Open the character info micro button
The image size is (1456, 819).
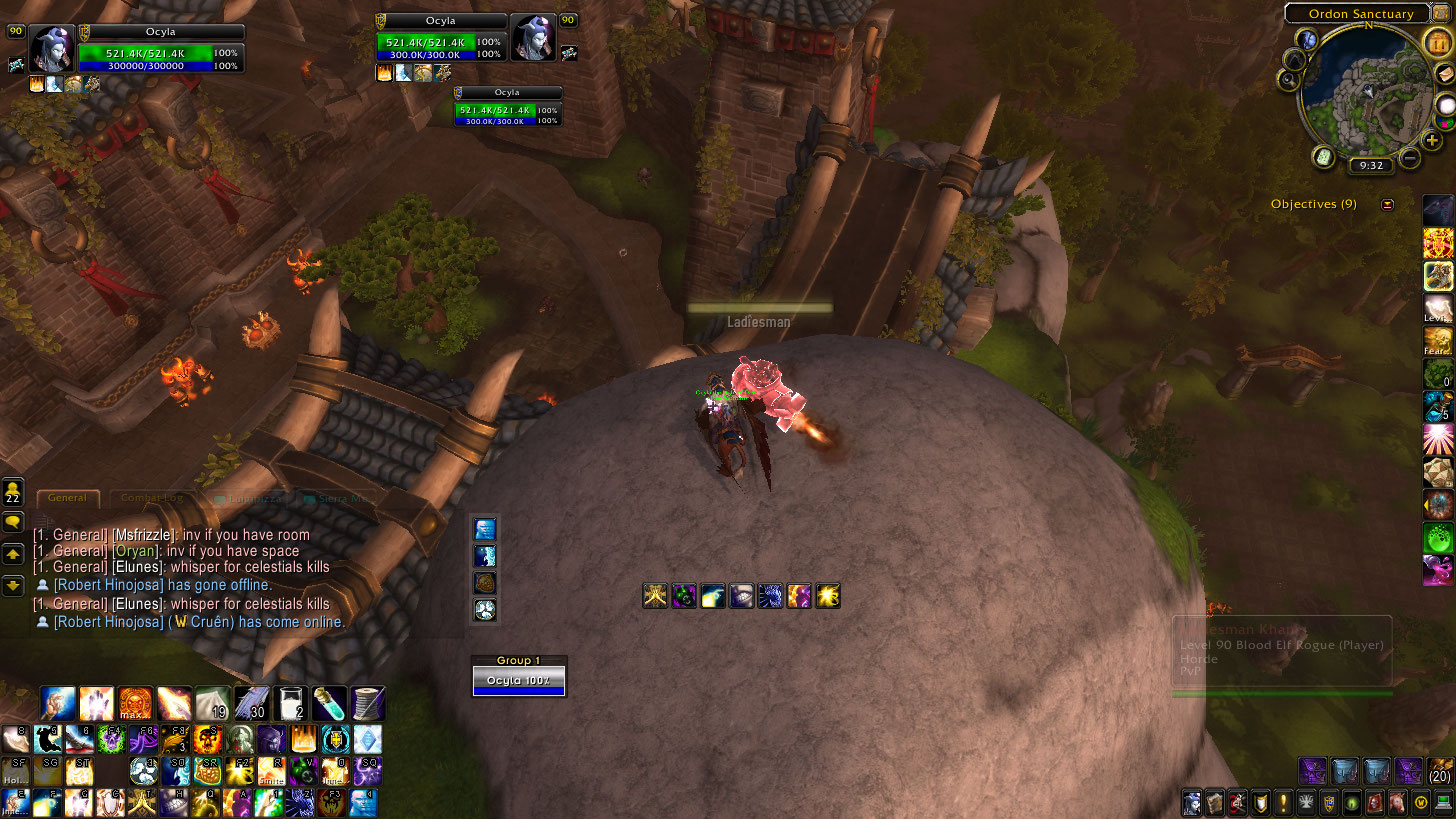(1192, 802)
